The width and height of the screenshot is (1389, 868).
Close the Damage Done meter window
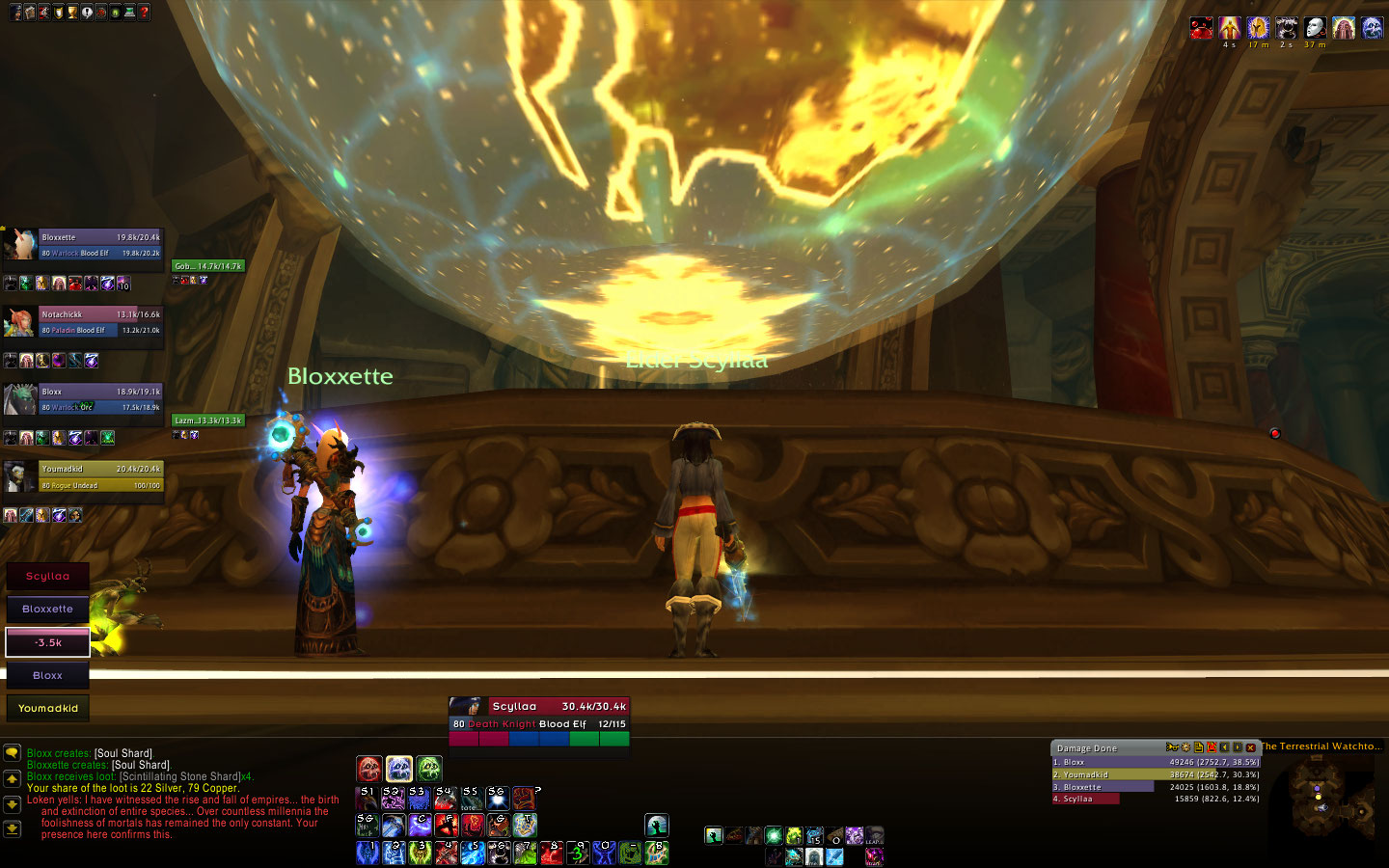[x=1251, y=747]
